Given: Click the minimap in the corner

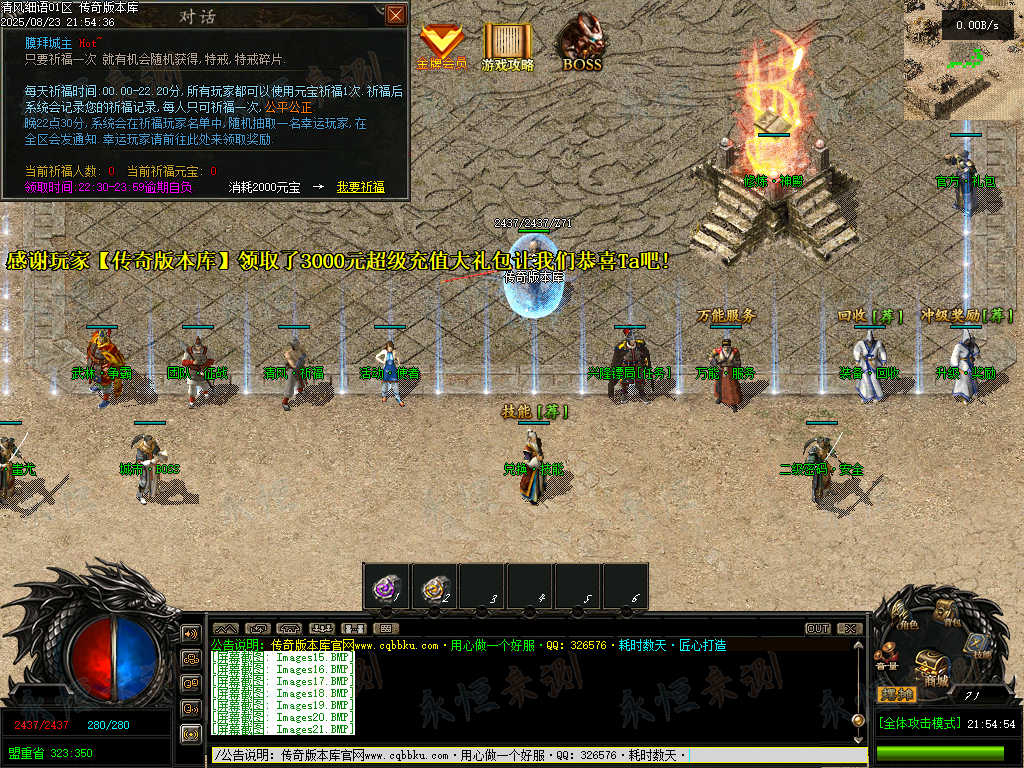Looking at the screenshot, I should click(x=964, y=59).
